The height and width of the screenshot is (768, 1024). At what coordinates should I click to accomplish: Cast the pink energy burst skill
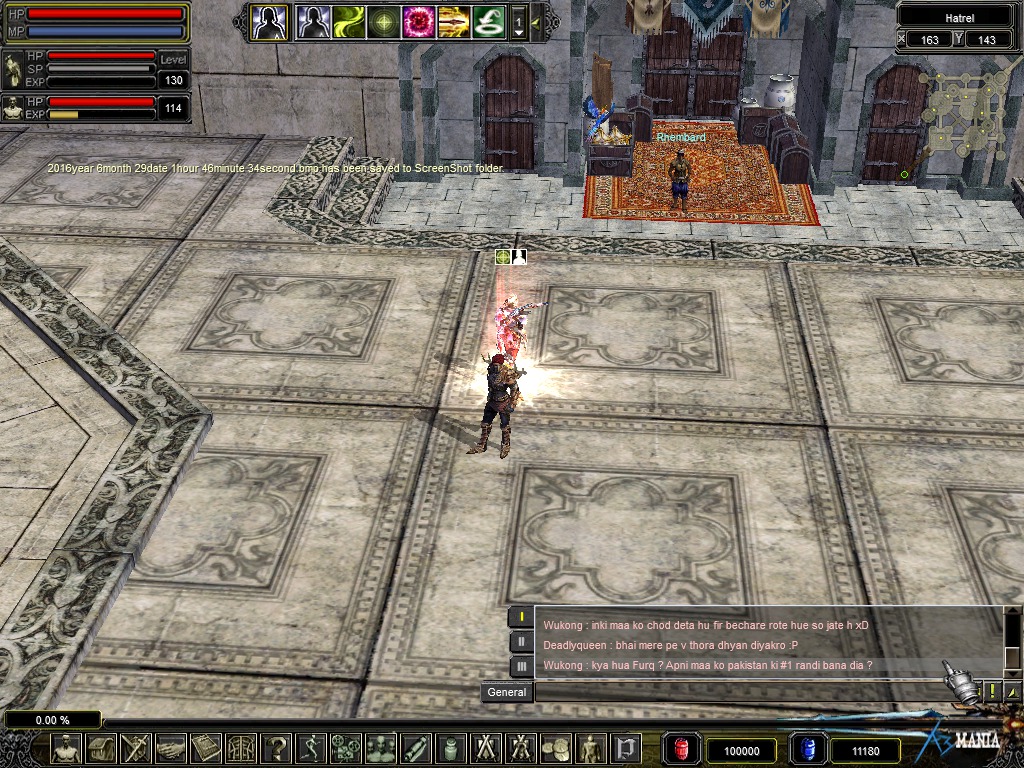point(418,21)
